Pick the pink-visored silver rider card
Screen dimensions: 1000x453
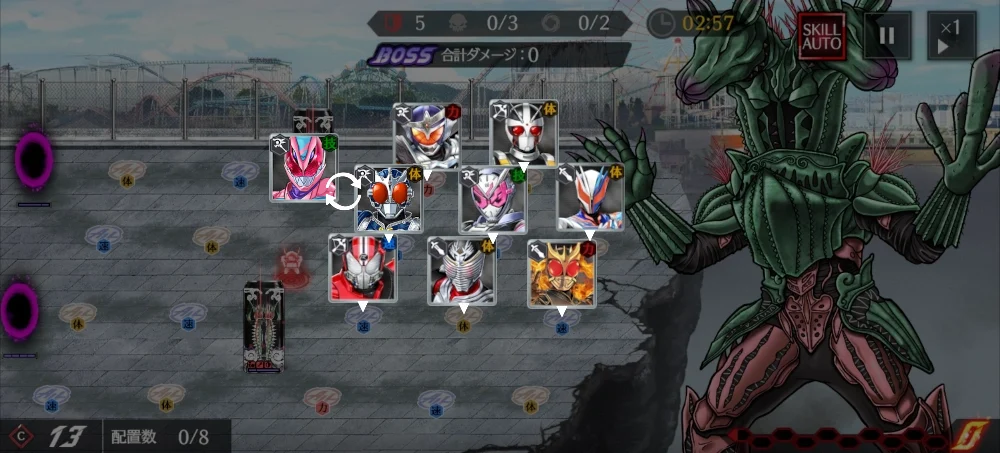[x=492, y=200]
